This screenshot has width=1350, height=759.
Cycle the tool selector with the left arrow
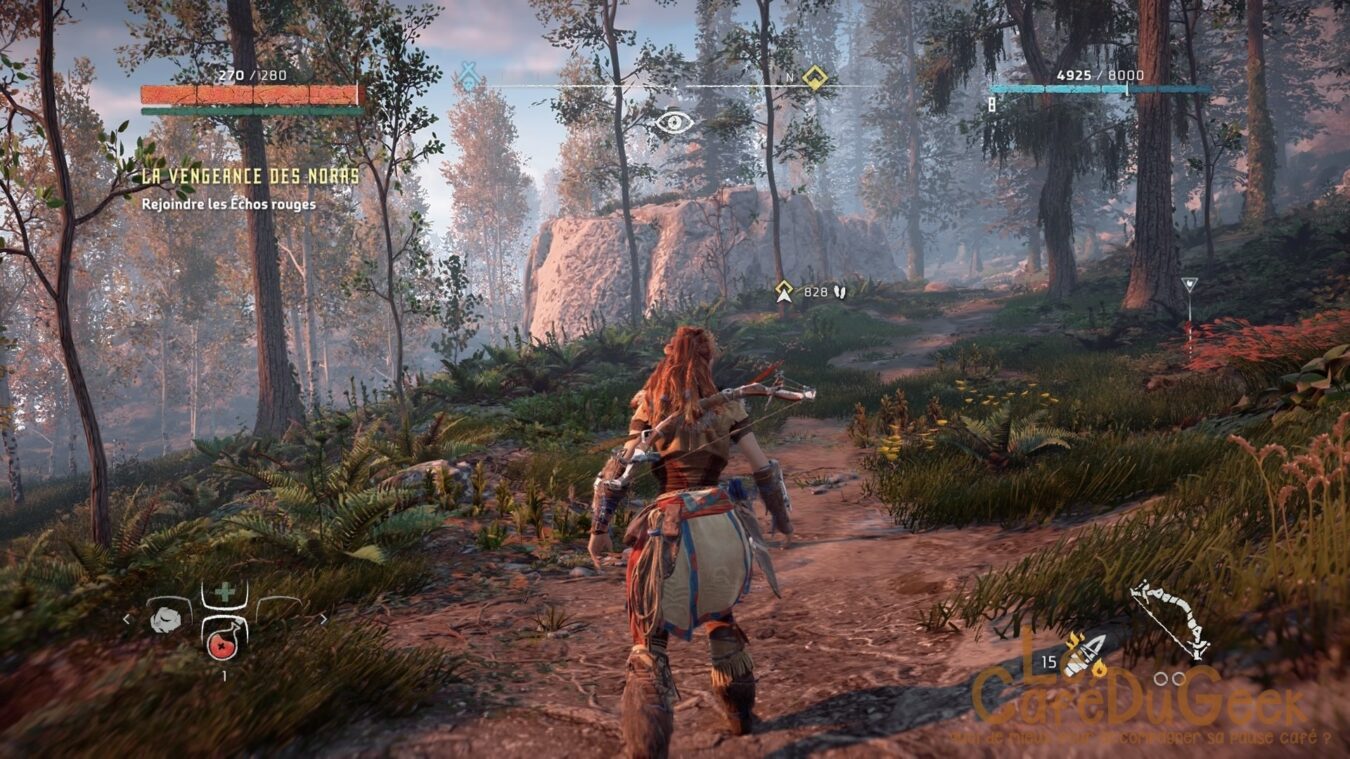[x=126, y=620]
